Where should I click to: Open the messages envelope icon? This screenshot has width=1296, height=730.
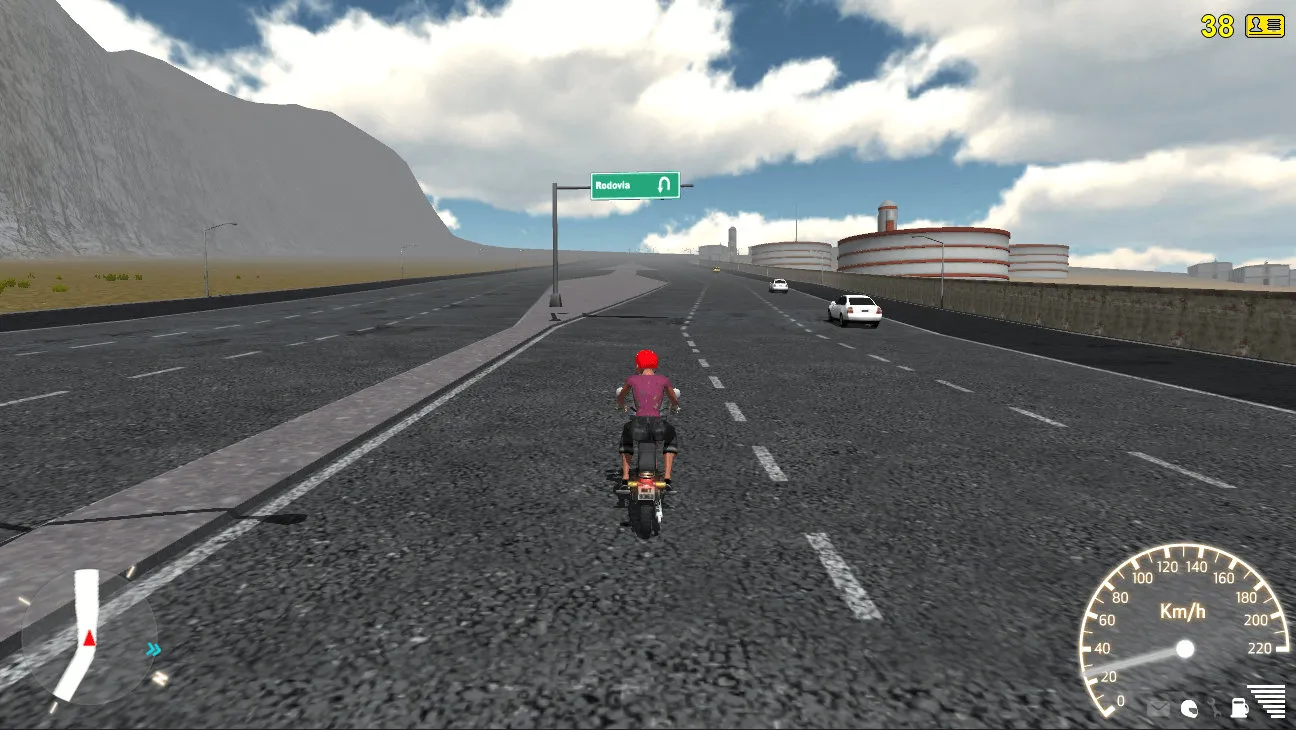pyautogui.click(x=1157, y=708)
